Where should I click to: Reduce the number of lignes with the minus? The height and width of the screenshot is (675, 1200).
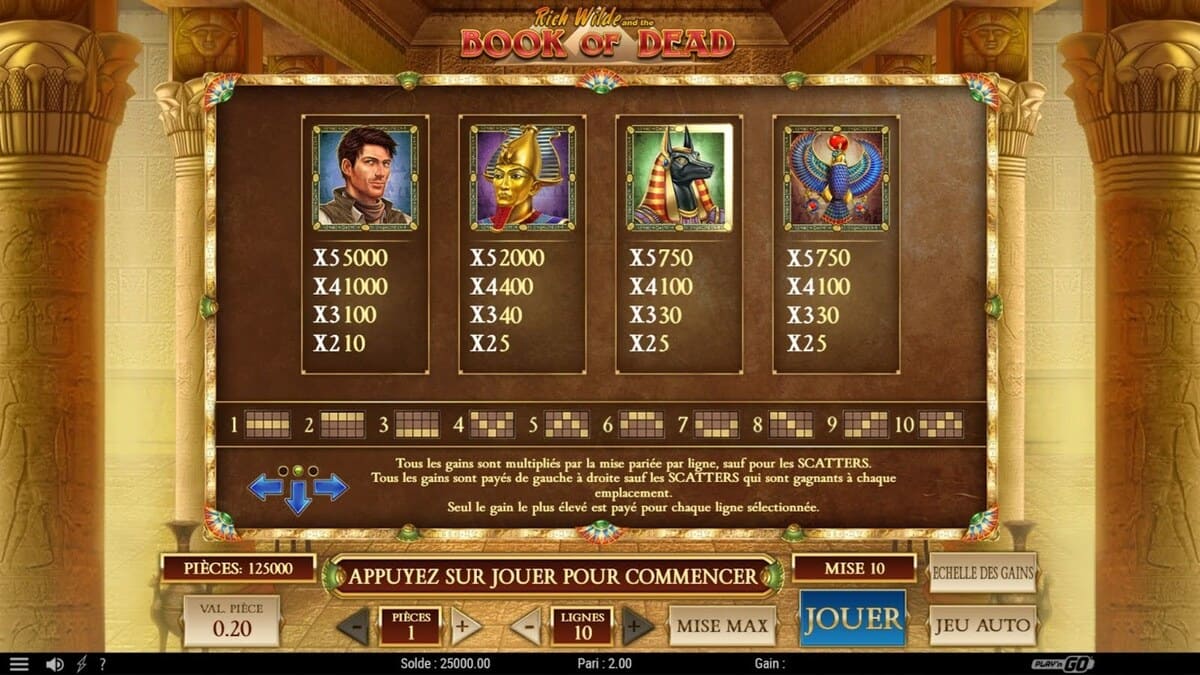point(526,626)
